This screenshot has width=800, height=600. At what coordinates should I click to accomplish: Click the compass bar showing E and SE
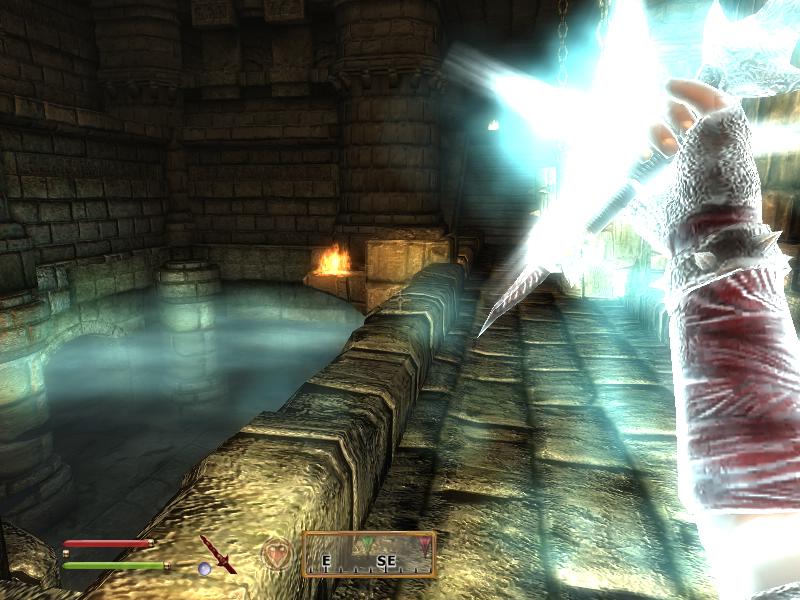pyautogui.click(x=369, y=554)
